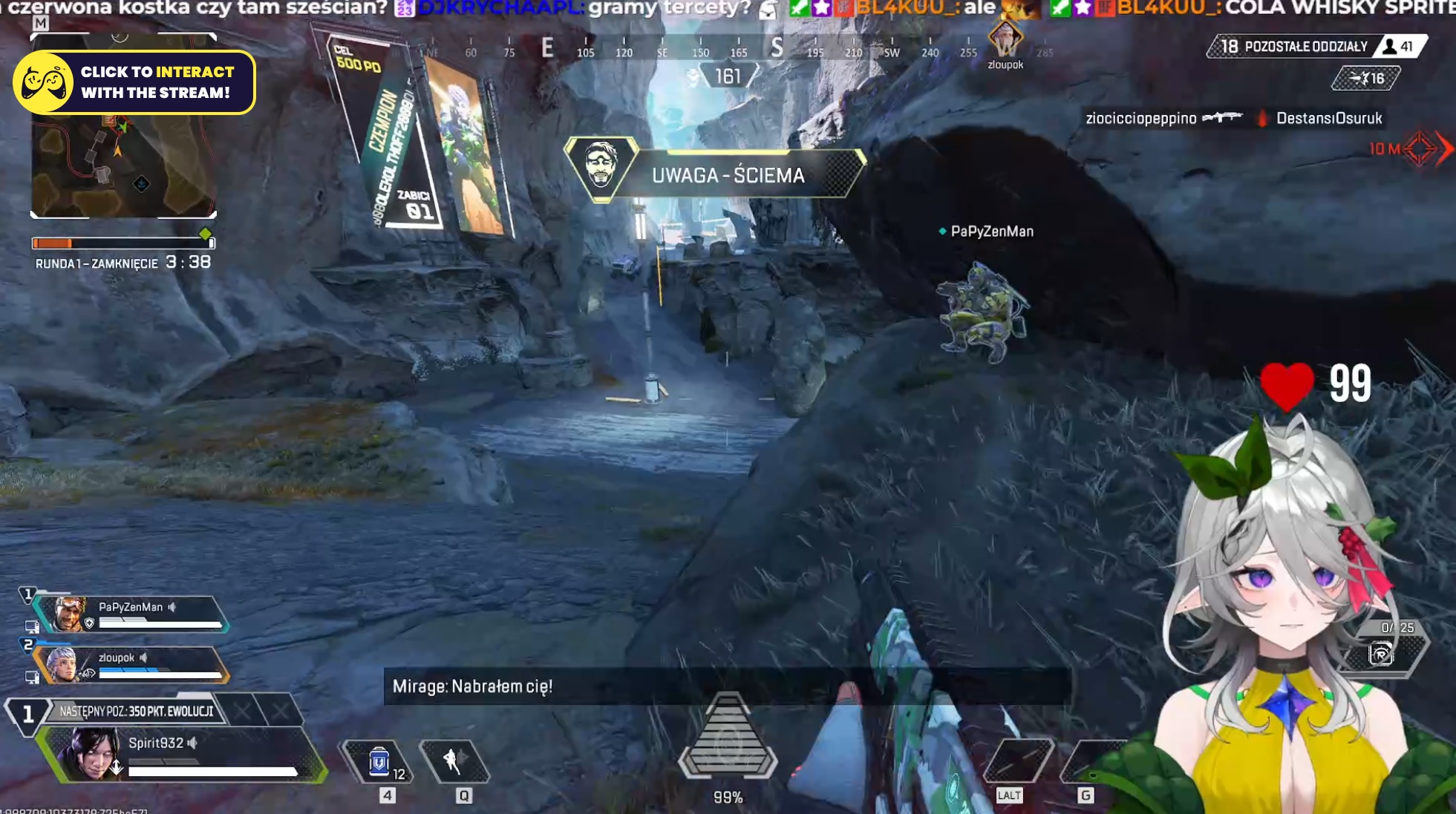1456x814 pixels.
Task: Click the interact with the stream banner
Action: (134, 82)
